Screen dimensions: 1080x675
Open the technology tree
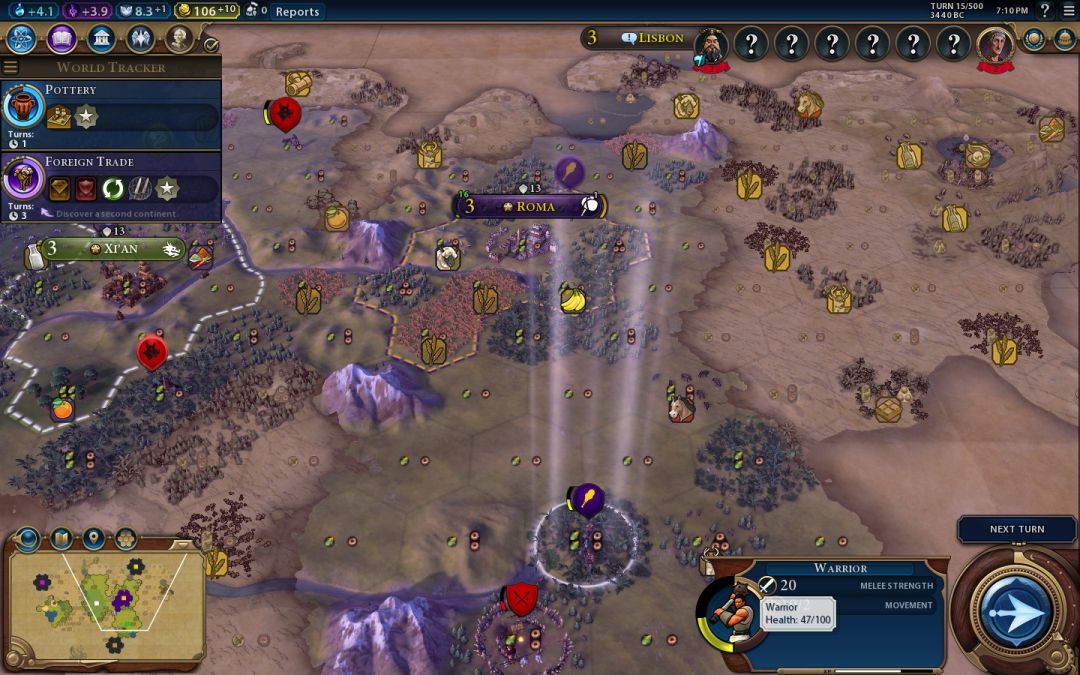coord(21,39)
